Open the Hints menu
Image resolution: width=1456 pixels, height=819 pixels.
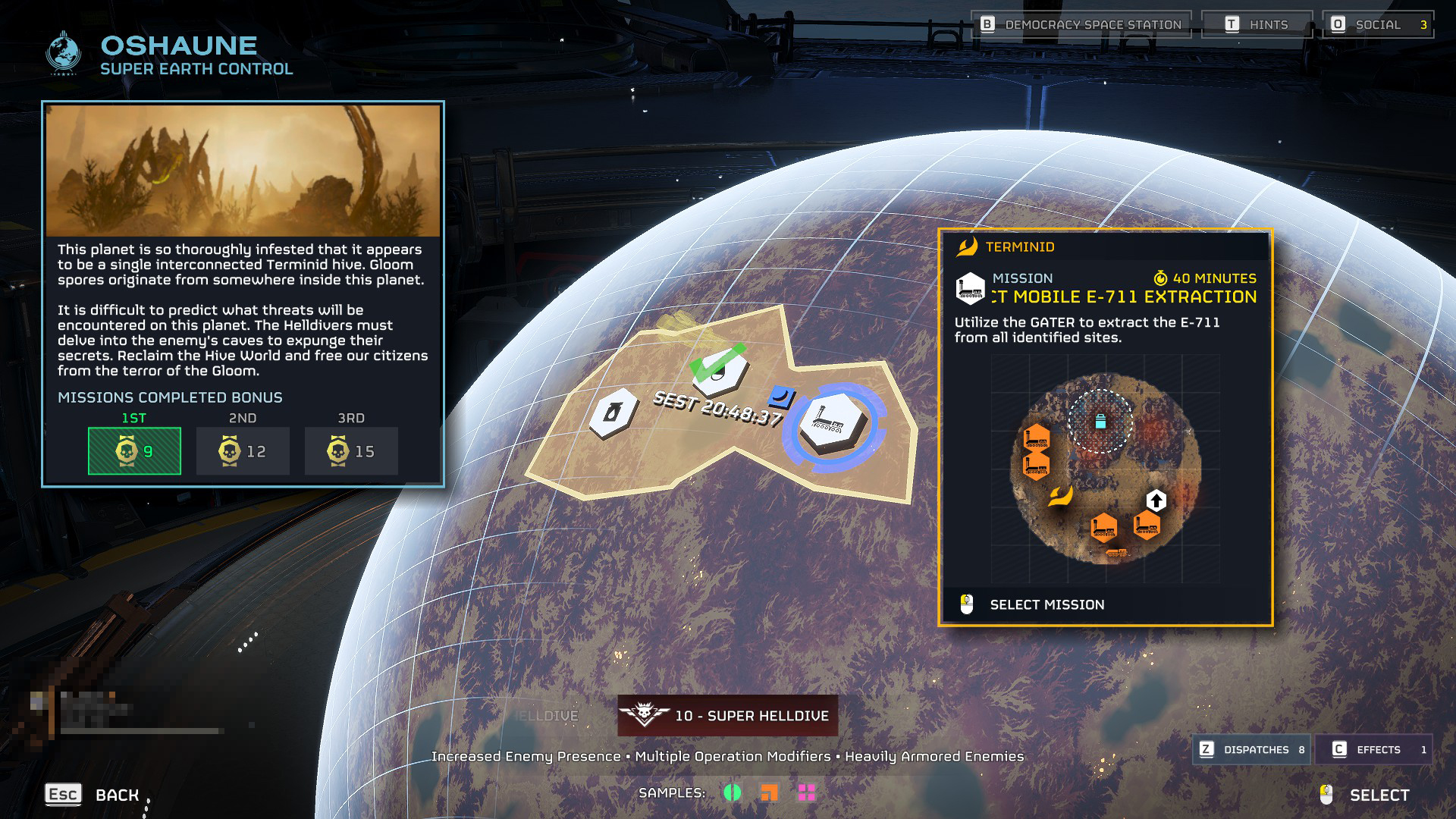1257,25
